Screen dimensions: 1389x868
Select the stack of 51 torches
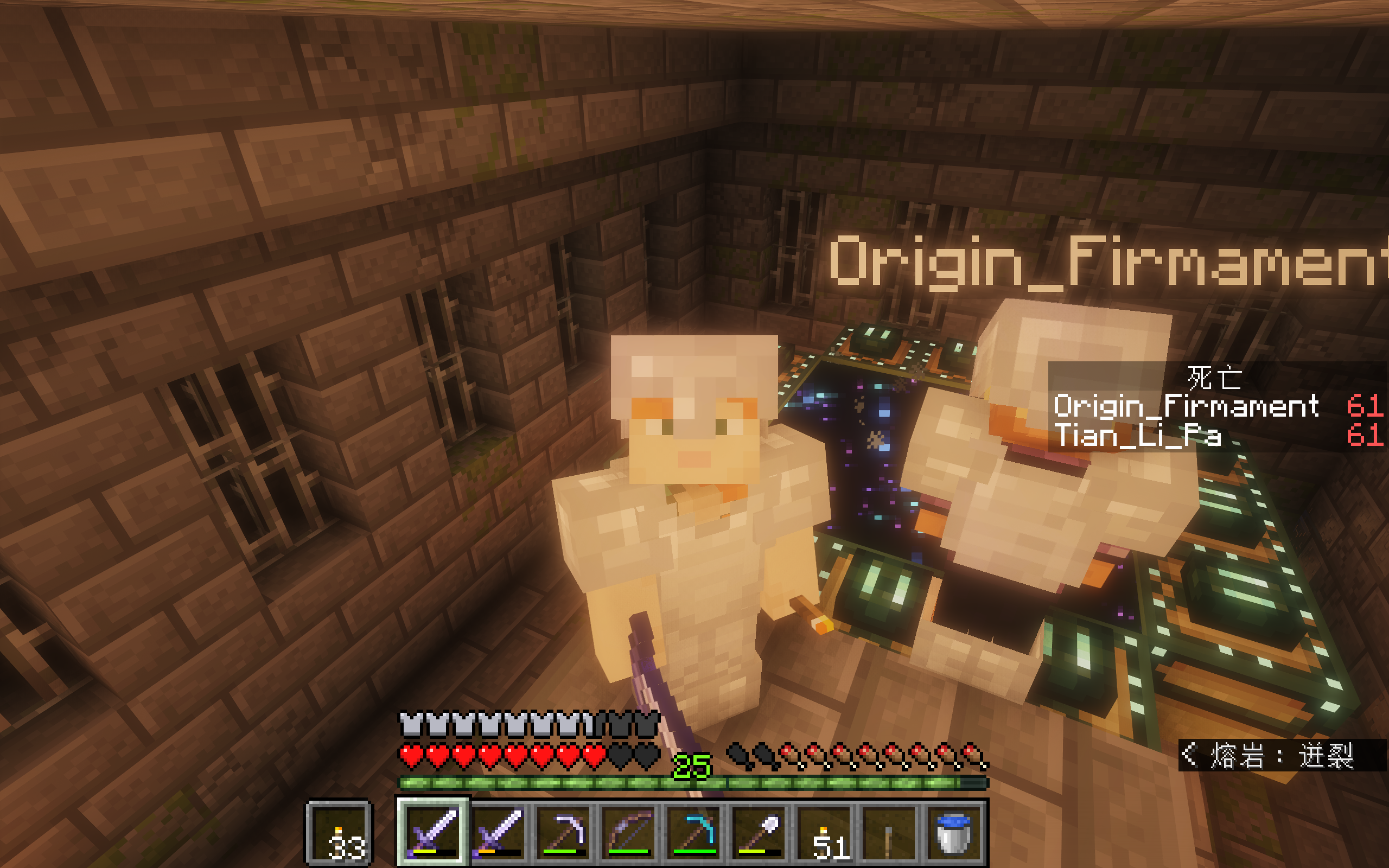pyautogui.click(x=826, y=832)
